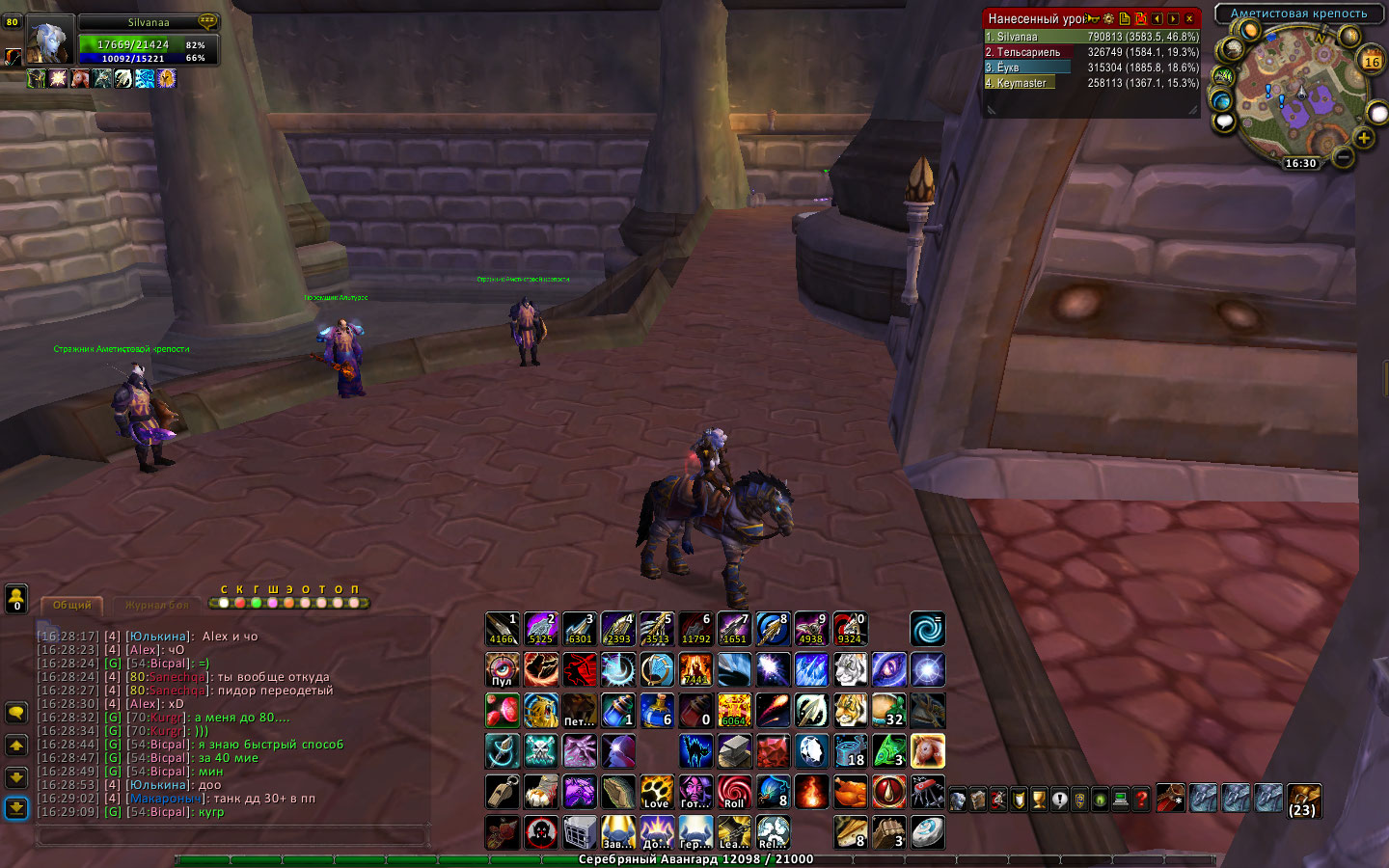This screenshot has height=868, width=1389.
Task: Switch to the Общий chat tab
Action: tap(72, 605)
